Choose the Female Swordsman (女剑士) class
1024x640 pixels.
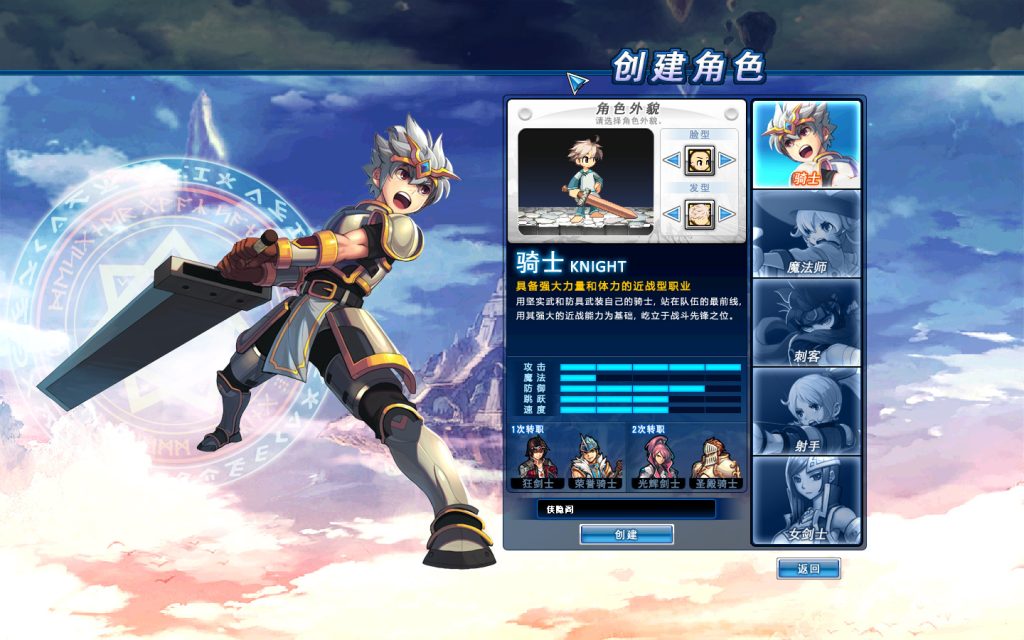[806, 499]
